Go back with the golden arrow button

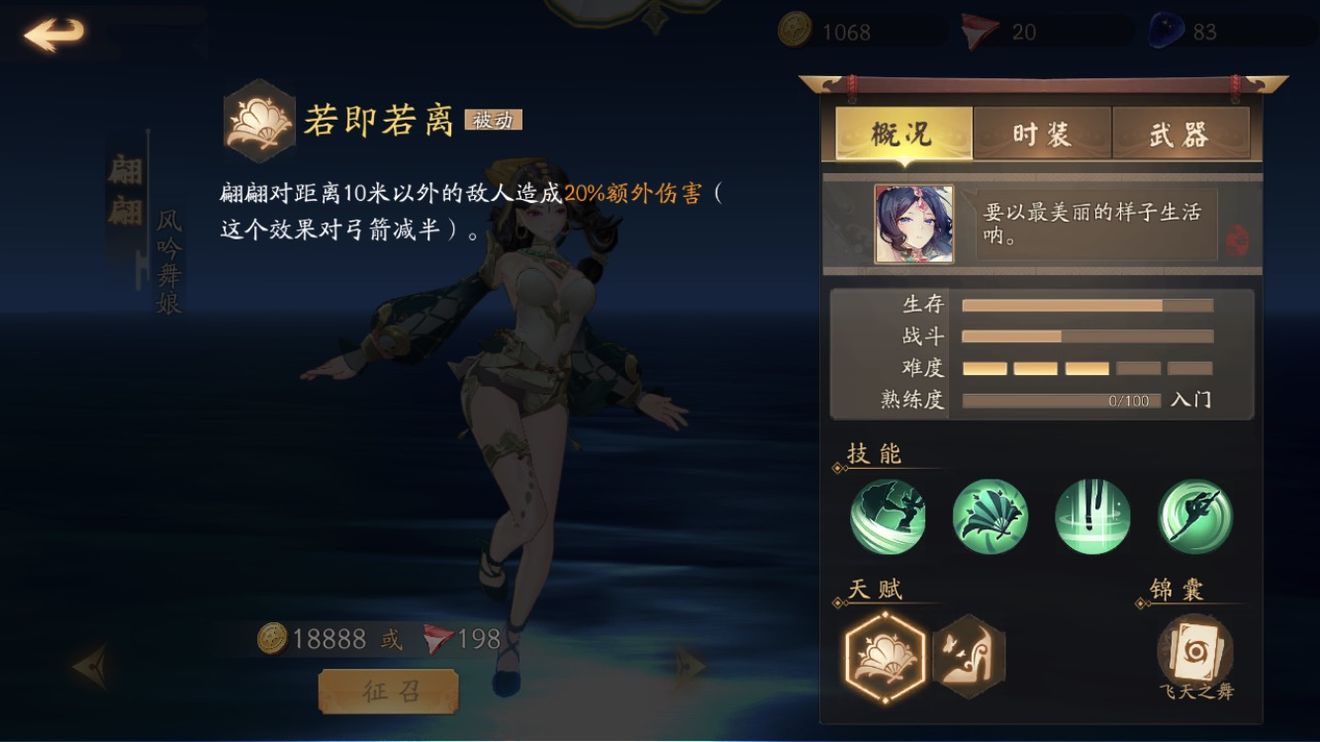tap(54, 34)
